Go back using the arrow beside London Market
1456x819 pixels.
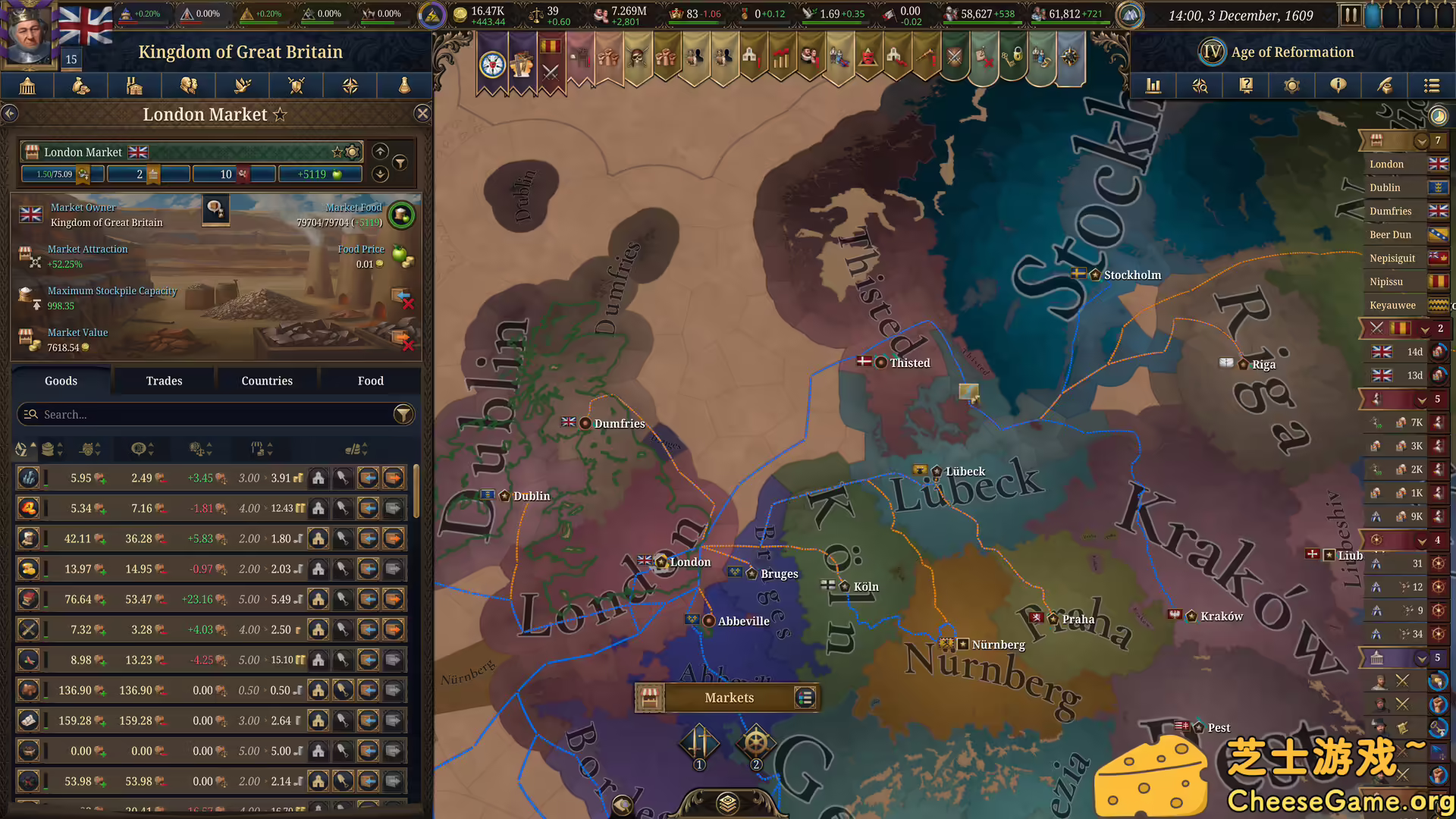pos(10,113)
